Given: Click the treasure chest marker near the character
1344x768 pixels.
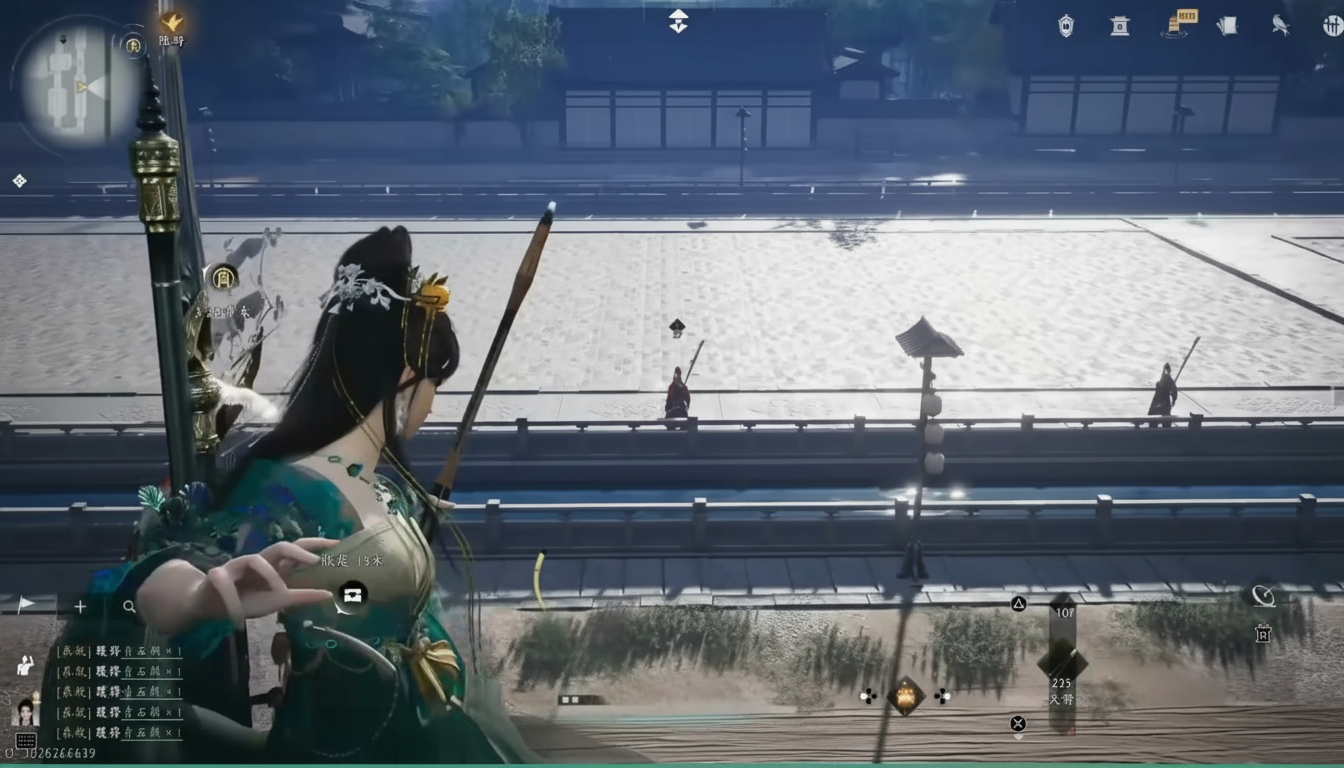Looking at the screenshot, I should [352, 596].
